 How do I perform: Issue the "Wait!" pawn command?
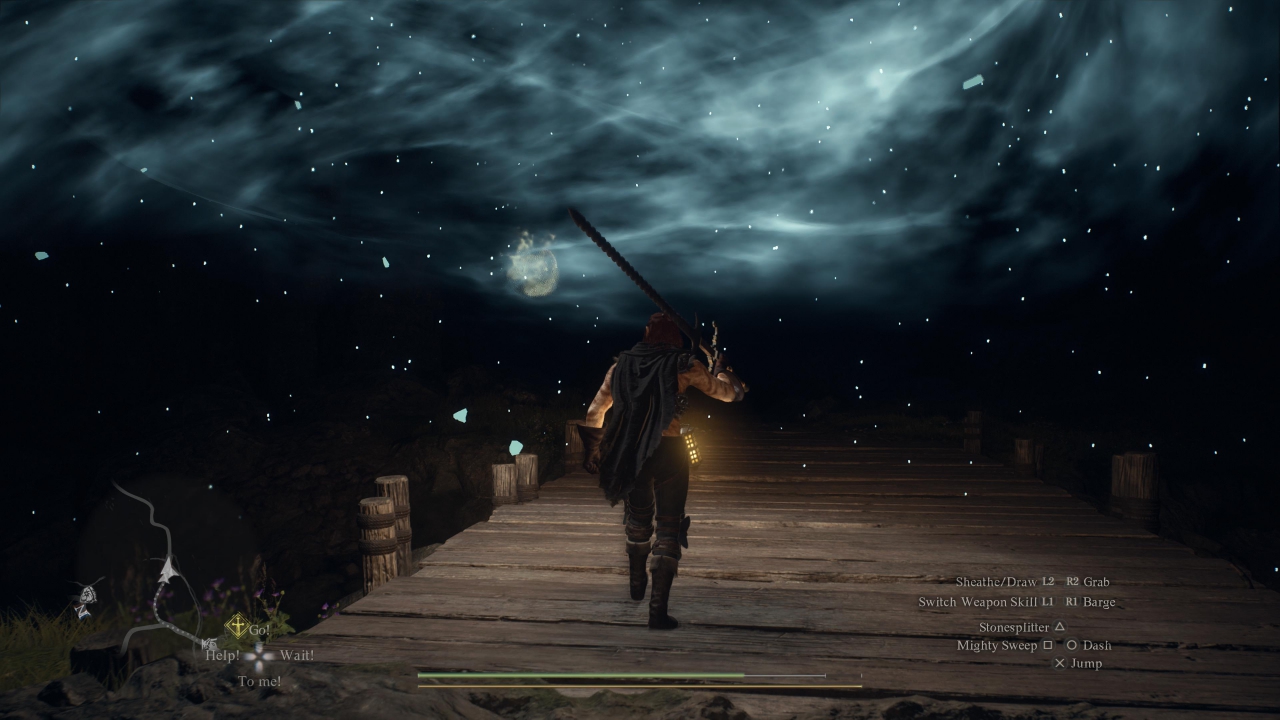point(297,656)
